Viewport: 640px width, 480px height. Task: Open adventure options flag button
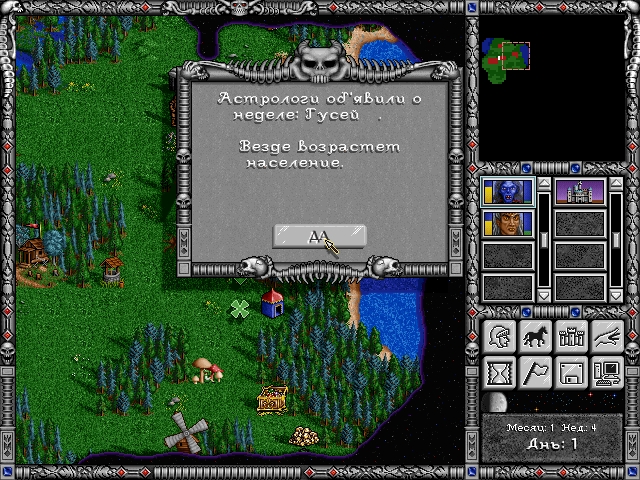click(x=535, y=373)
